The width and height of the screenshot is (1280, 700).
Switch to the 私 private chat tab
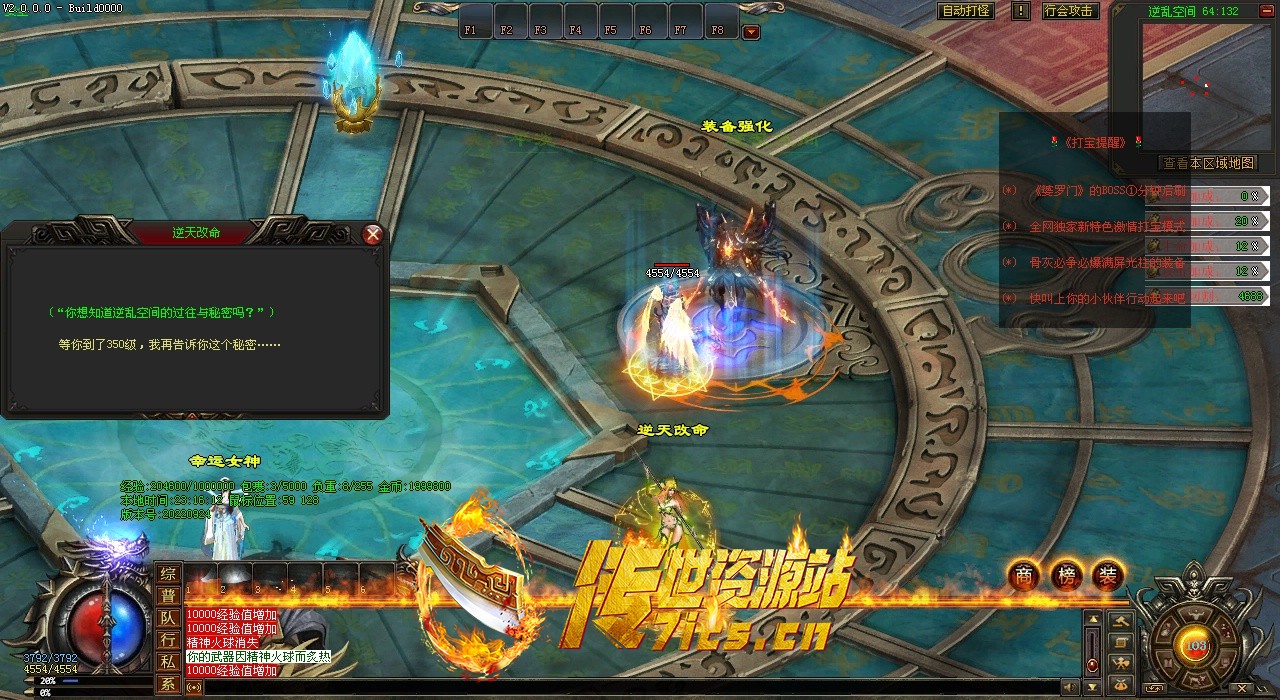168,662
